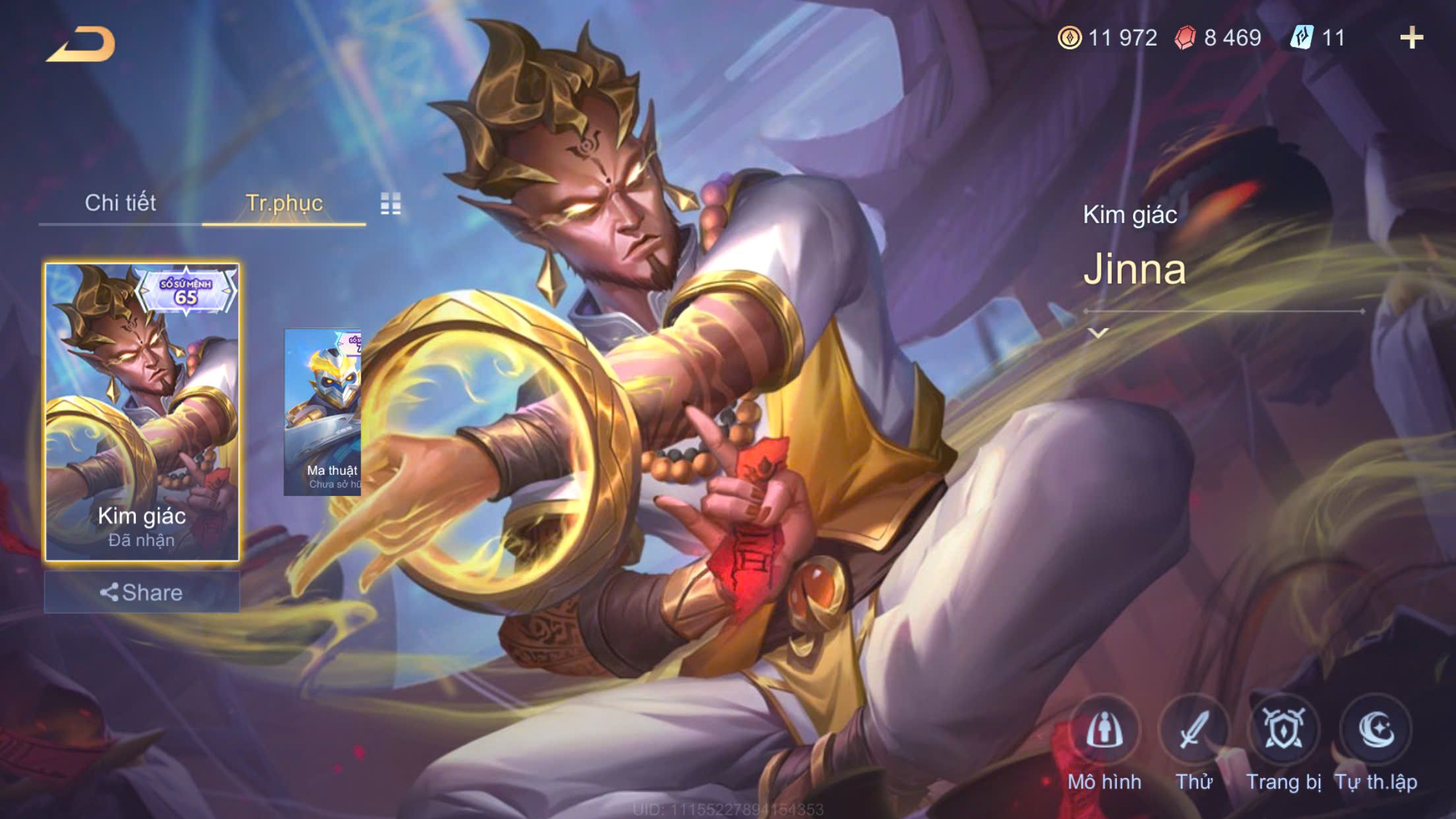Go back using the return arrow

[81, 45]
